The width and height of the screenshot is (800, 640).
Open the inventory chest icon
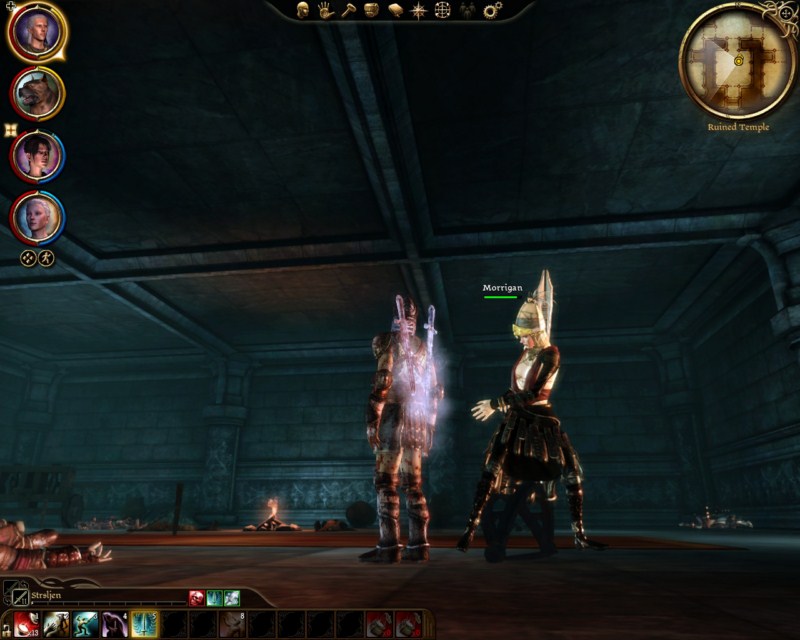pos(371,10)
